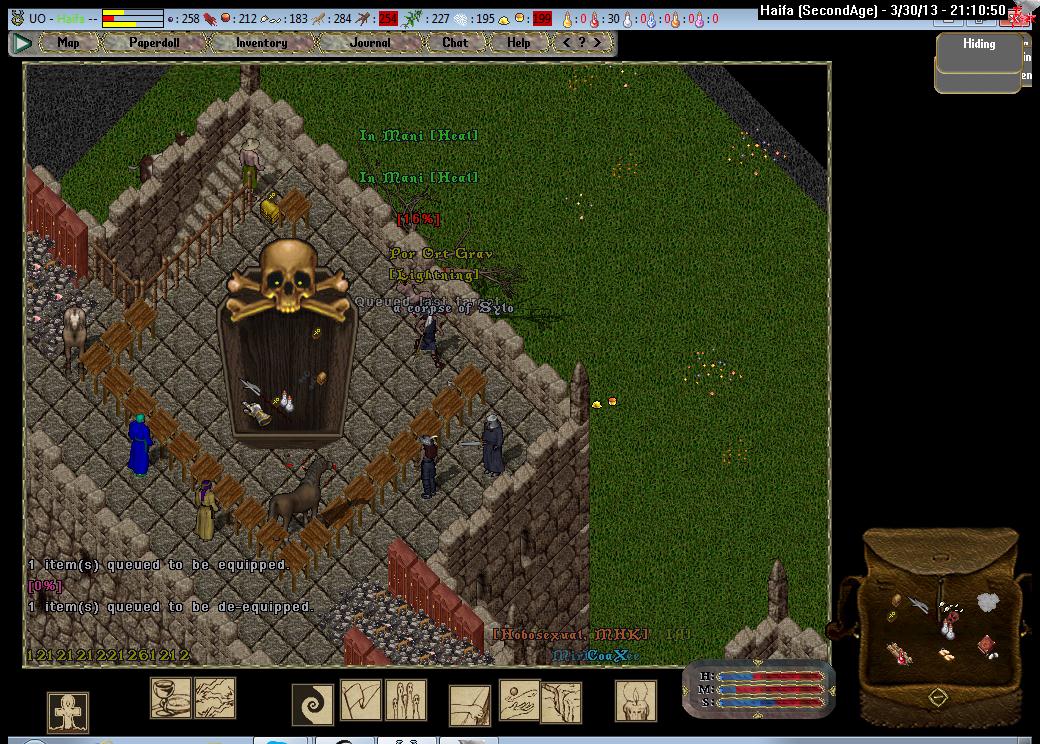1040x744 pixels.
Task: Click the backpack's diamond clasp button
Action: pyautogui.click(x=938, y=697)
